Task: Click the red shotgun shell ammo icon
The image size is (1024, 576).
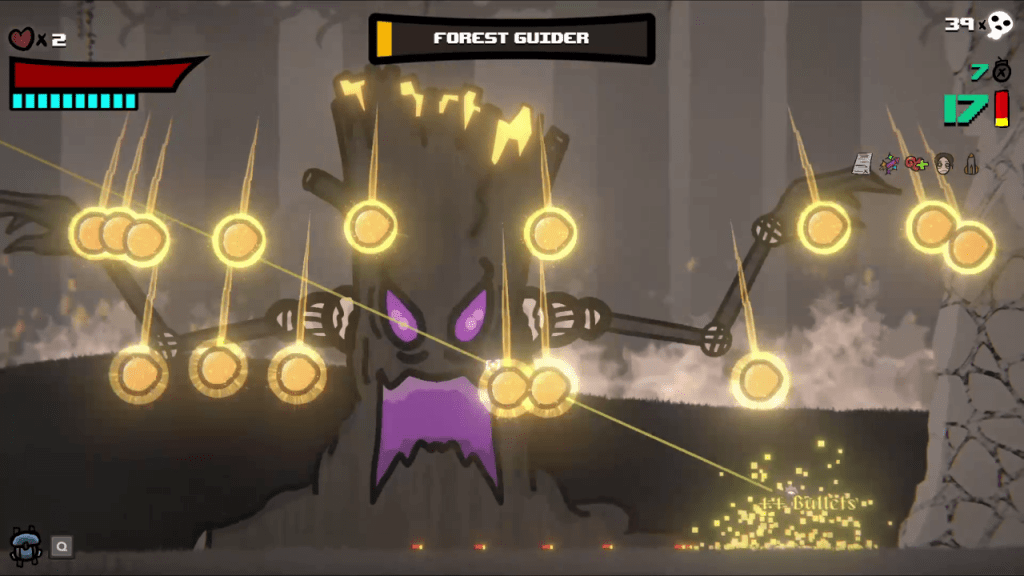Action: [x=1002, y=108]
